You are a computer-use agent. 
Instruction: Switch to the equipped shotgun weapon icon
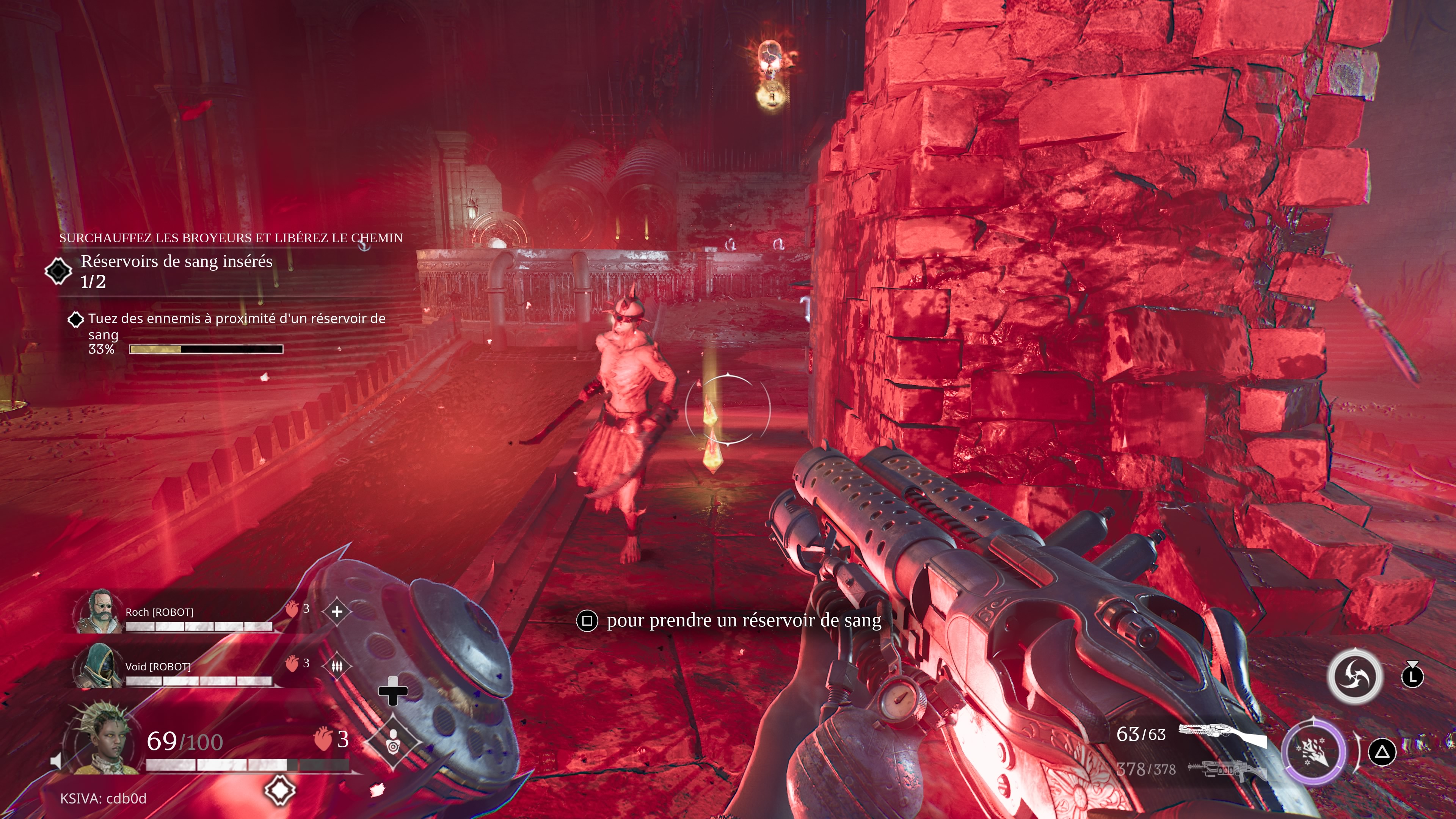(x=1222, y=735)
